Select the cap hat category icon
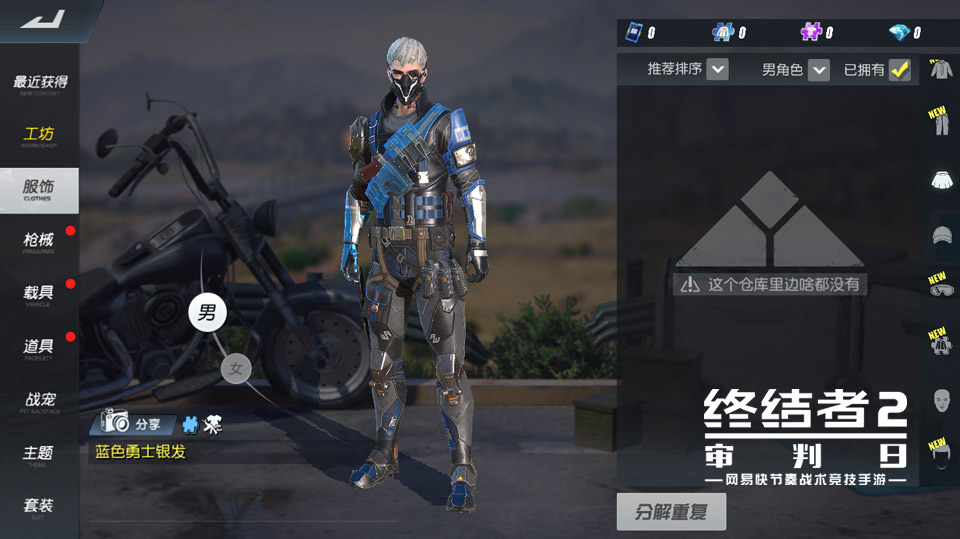This screenshot has width=960, height=539. 940,236
